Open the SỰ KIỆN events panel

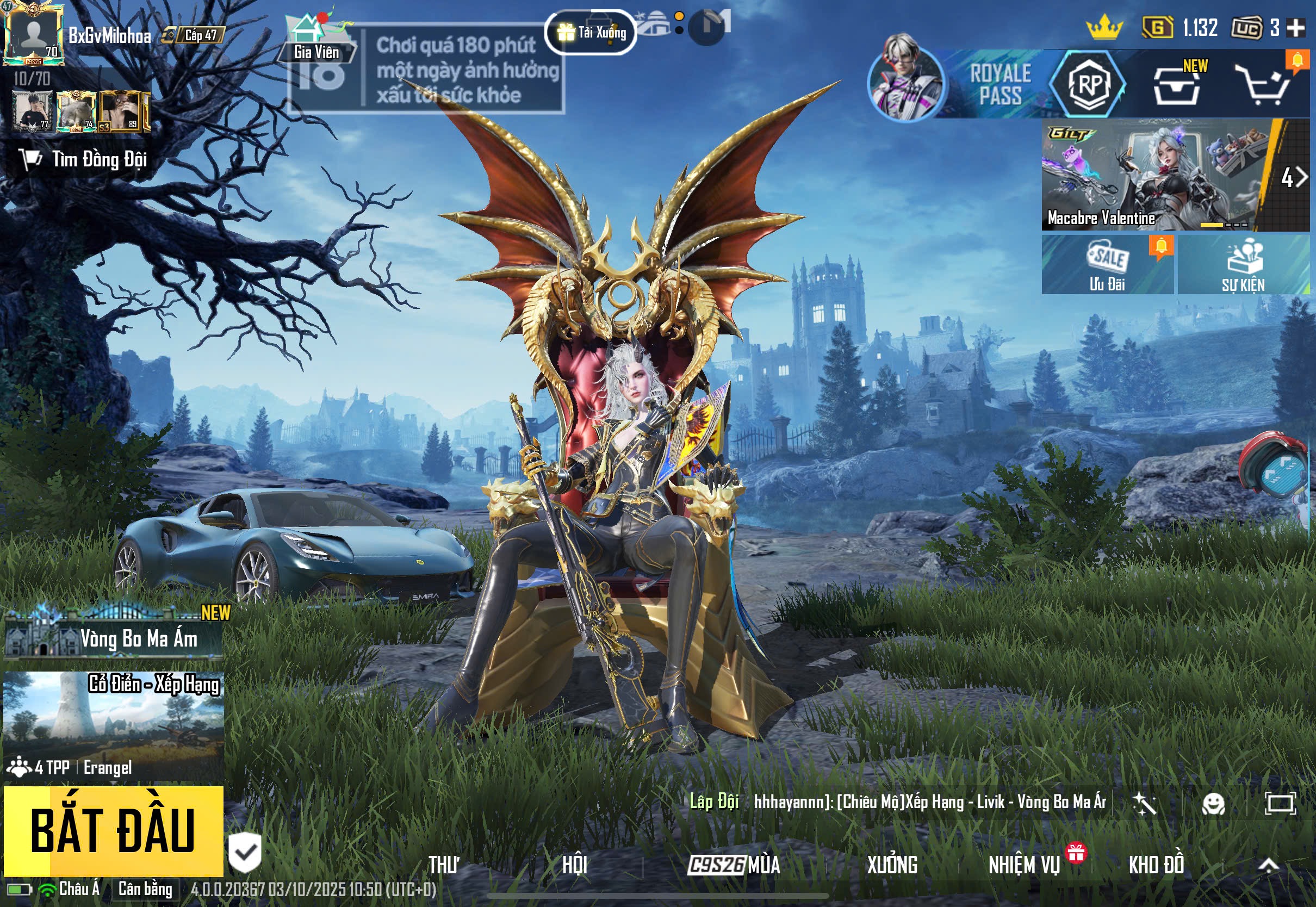pyautogui.click(x=1243, y=265)
